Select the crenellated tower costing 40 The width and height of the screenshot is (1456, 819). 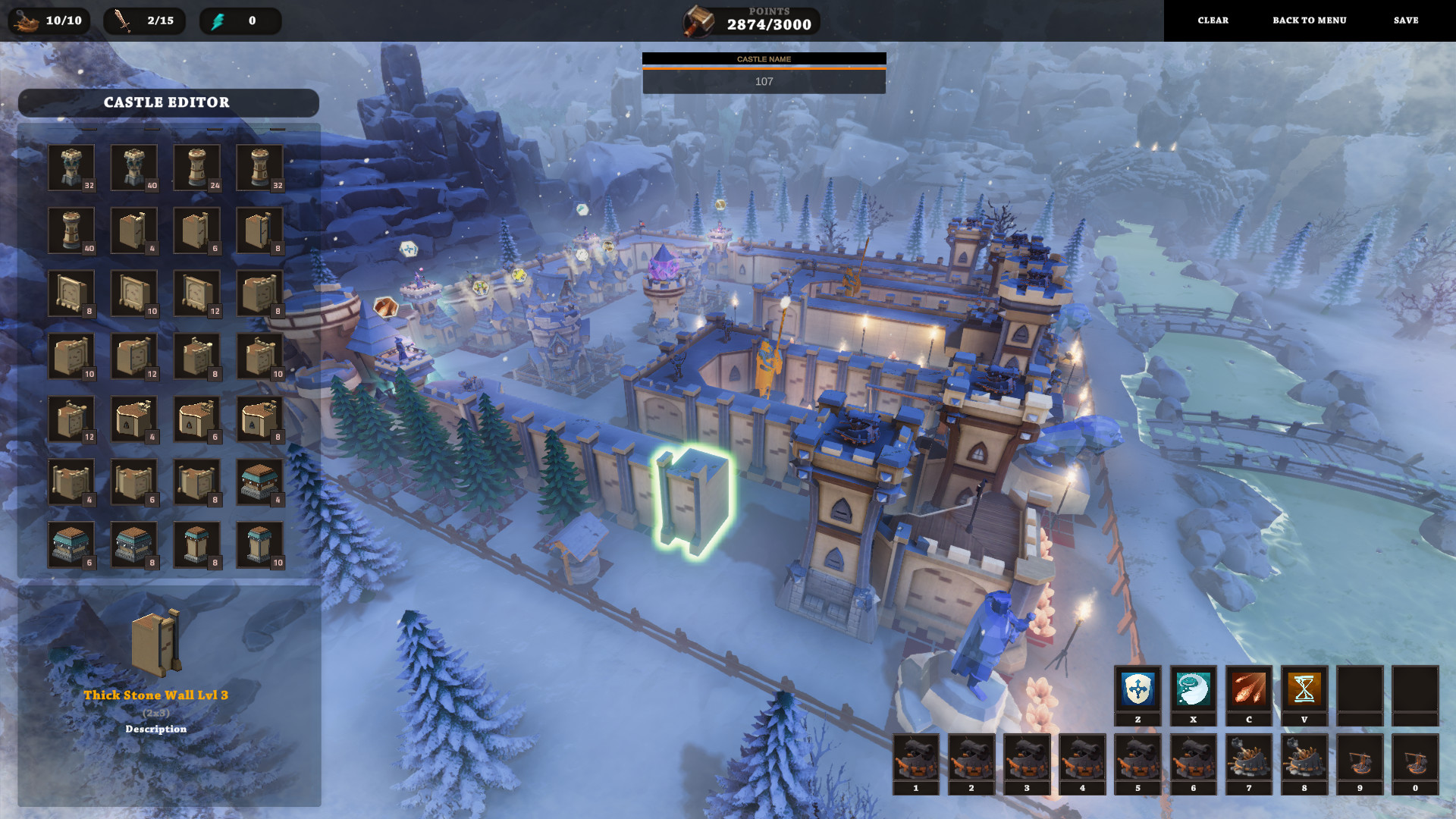[x=134, y=168]
